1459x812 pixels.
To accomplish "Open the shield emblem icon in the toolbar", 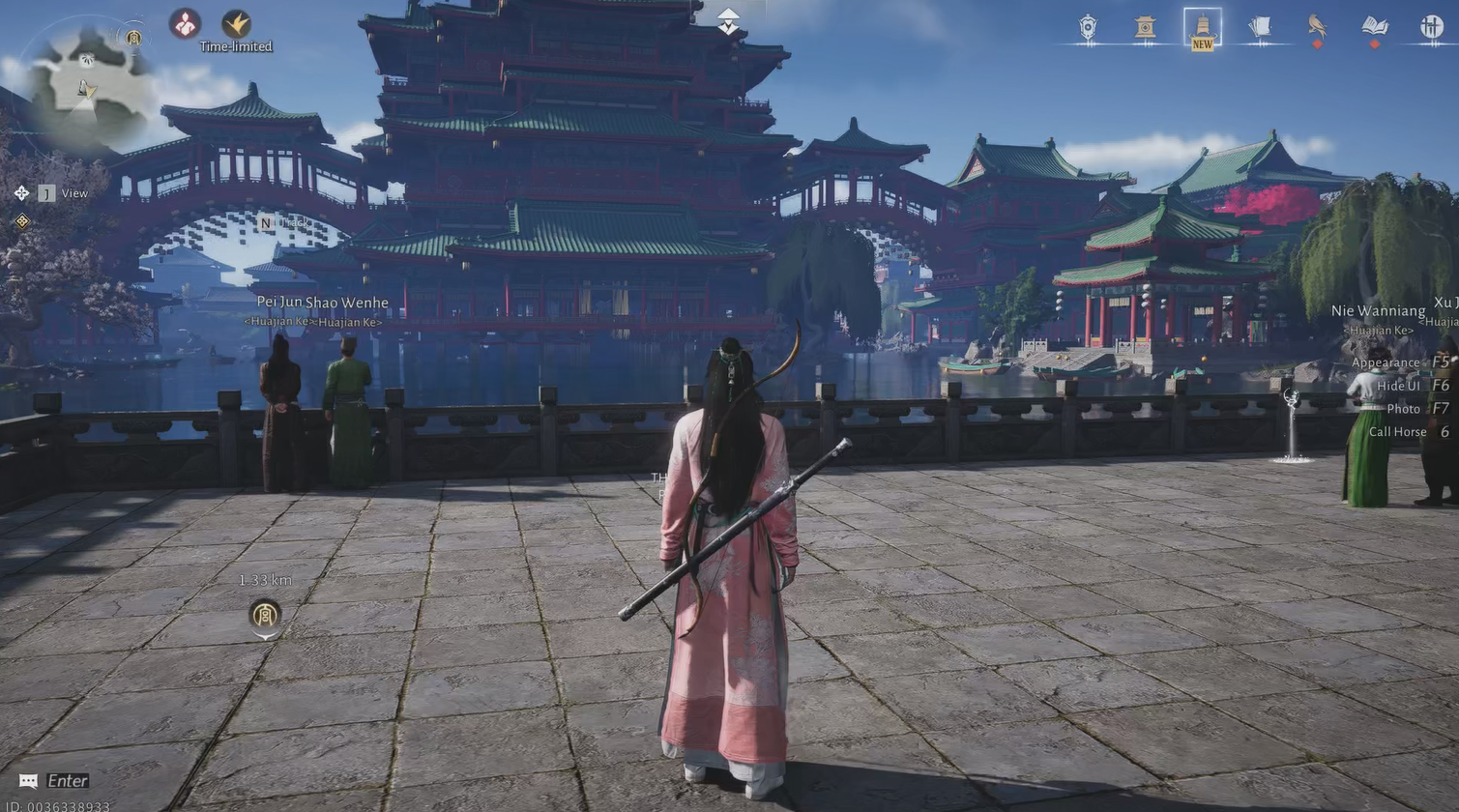I will click(1090, 26).
